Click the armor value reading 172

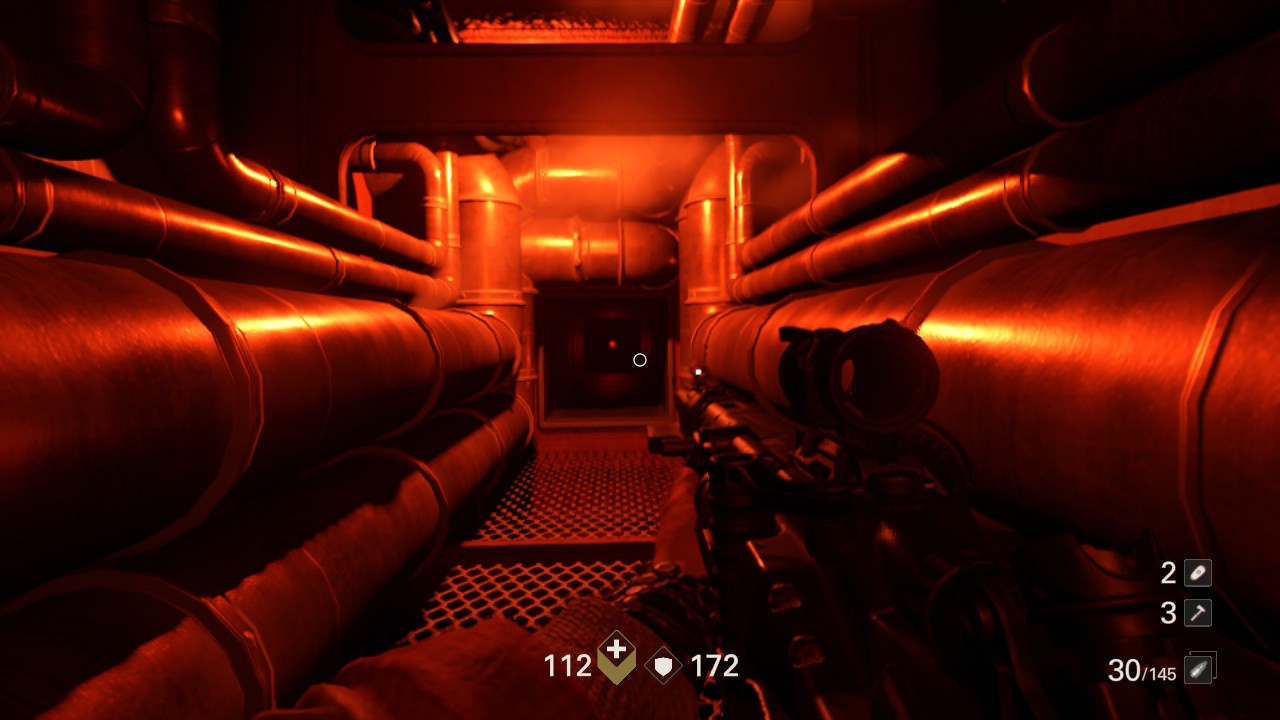(716, 664)
